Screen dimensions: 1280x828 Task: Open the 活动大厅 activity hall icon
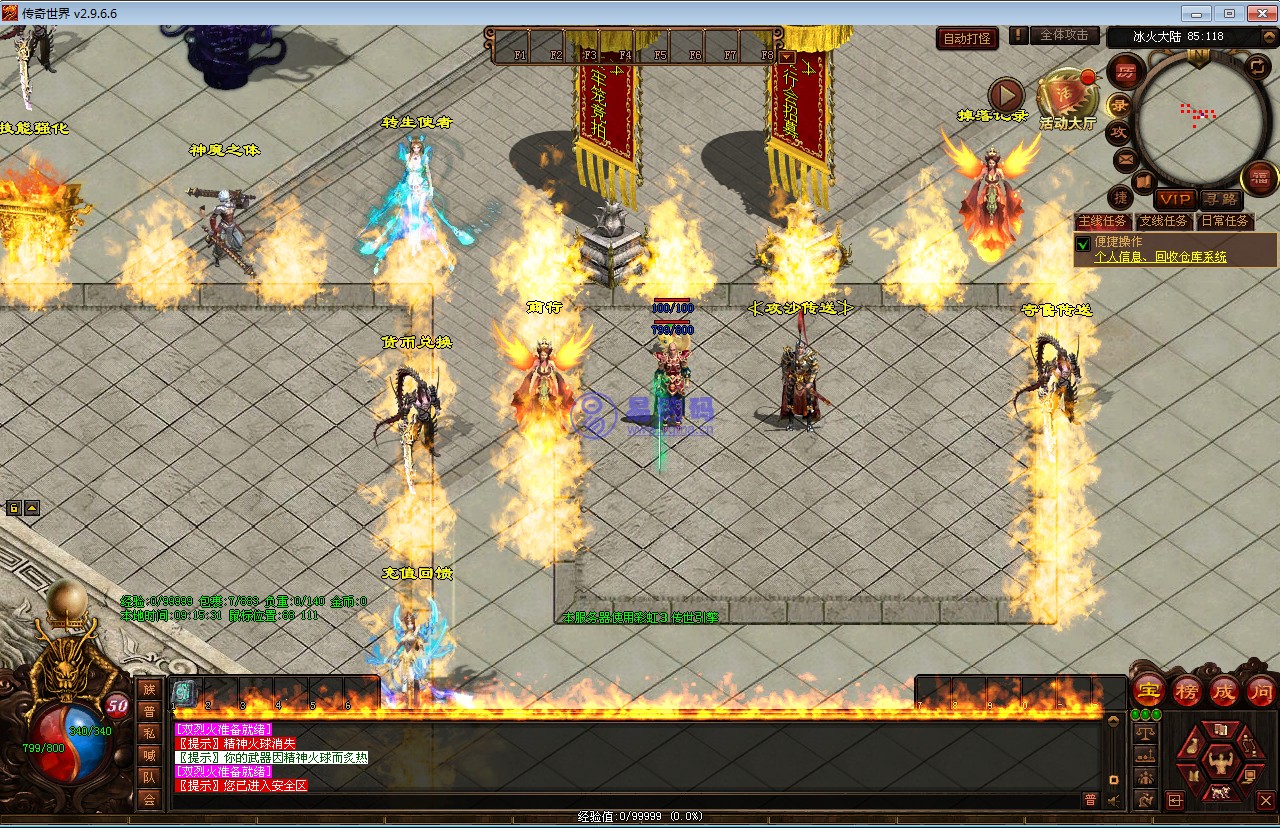point(1066,98)
